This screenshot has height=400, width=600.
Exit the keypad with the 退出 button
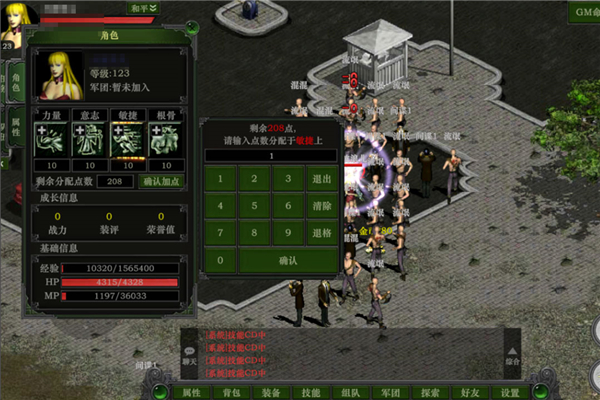321,180
